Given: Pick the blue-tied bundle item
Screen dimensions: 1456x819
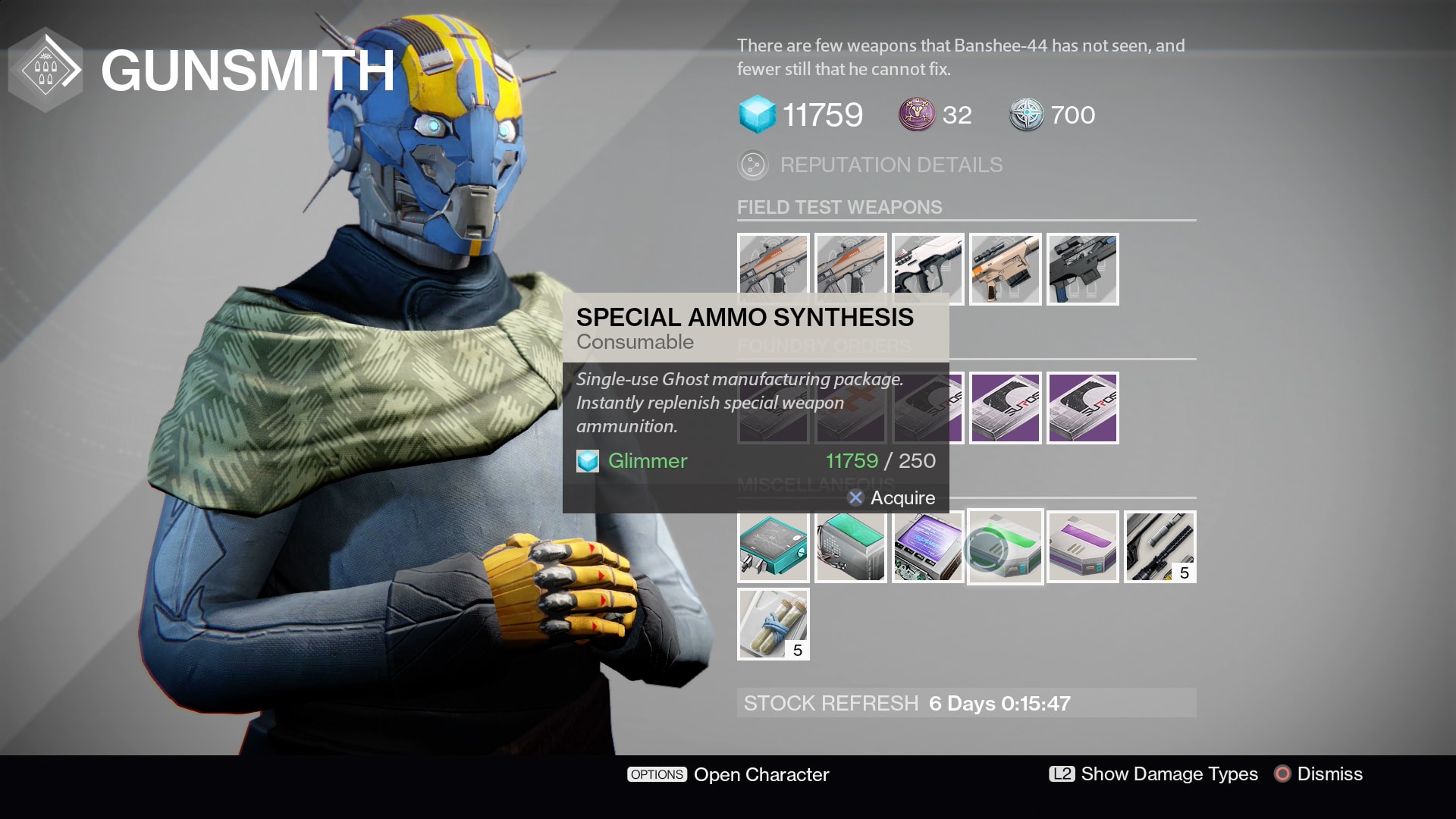Looking at the screenshot, I should pyautogui.click(x=773, y=624).
